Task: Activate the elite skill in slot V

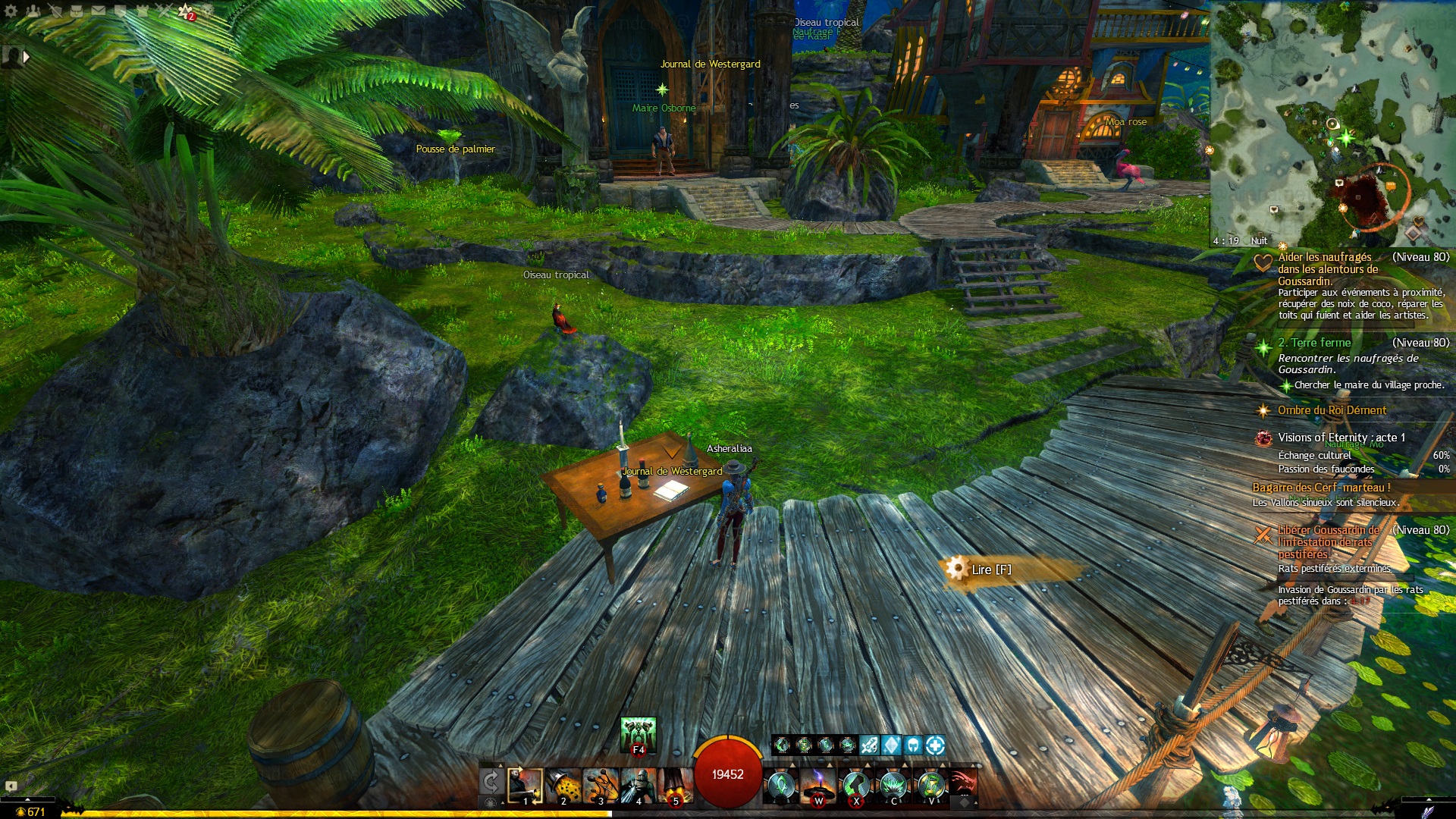Action: (931, 786)
